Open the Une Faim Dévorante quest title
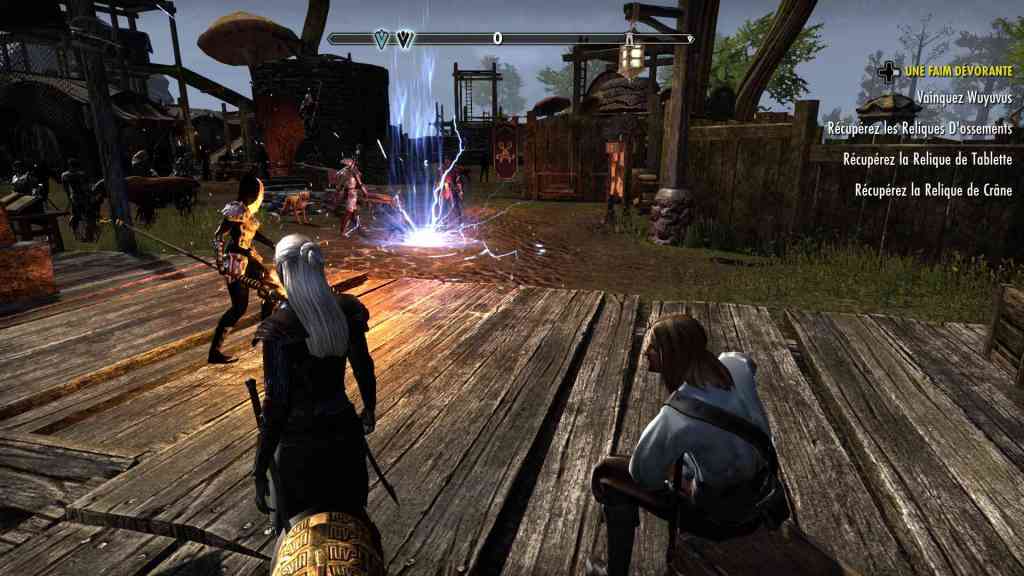This screenshot has height=576, width=1024. click(958, 72)
